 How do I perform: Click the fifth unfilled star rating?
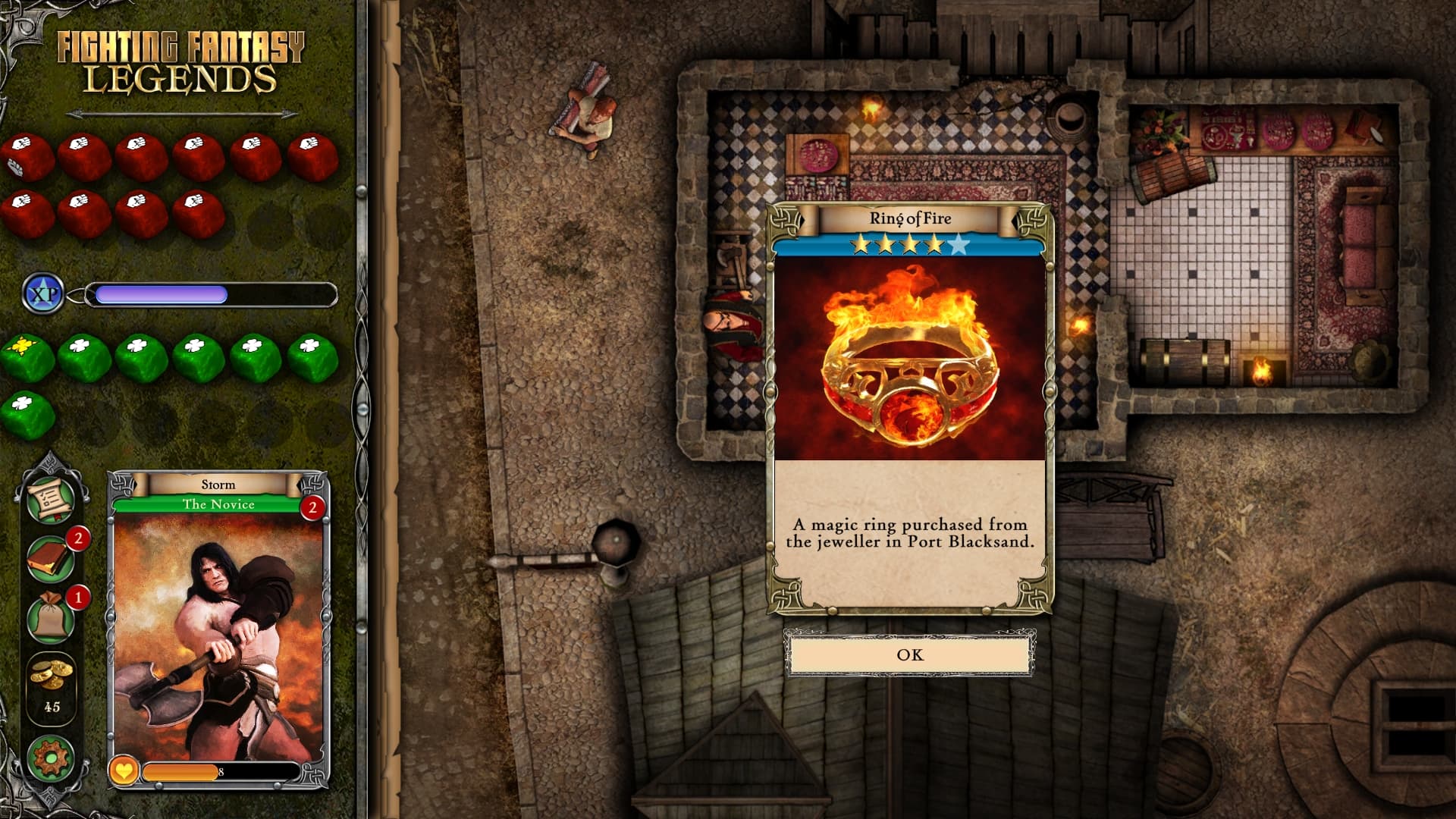click(959, 245)
